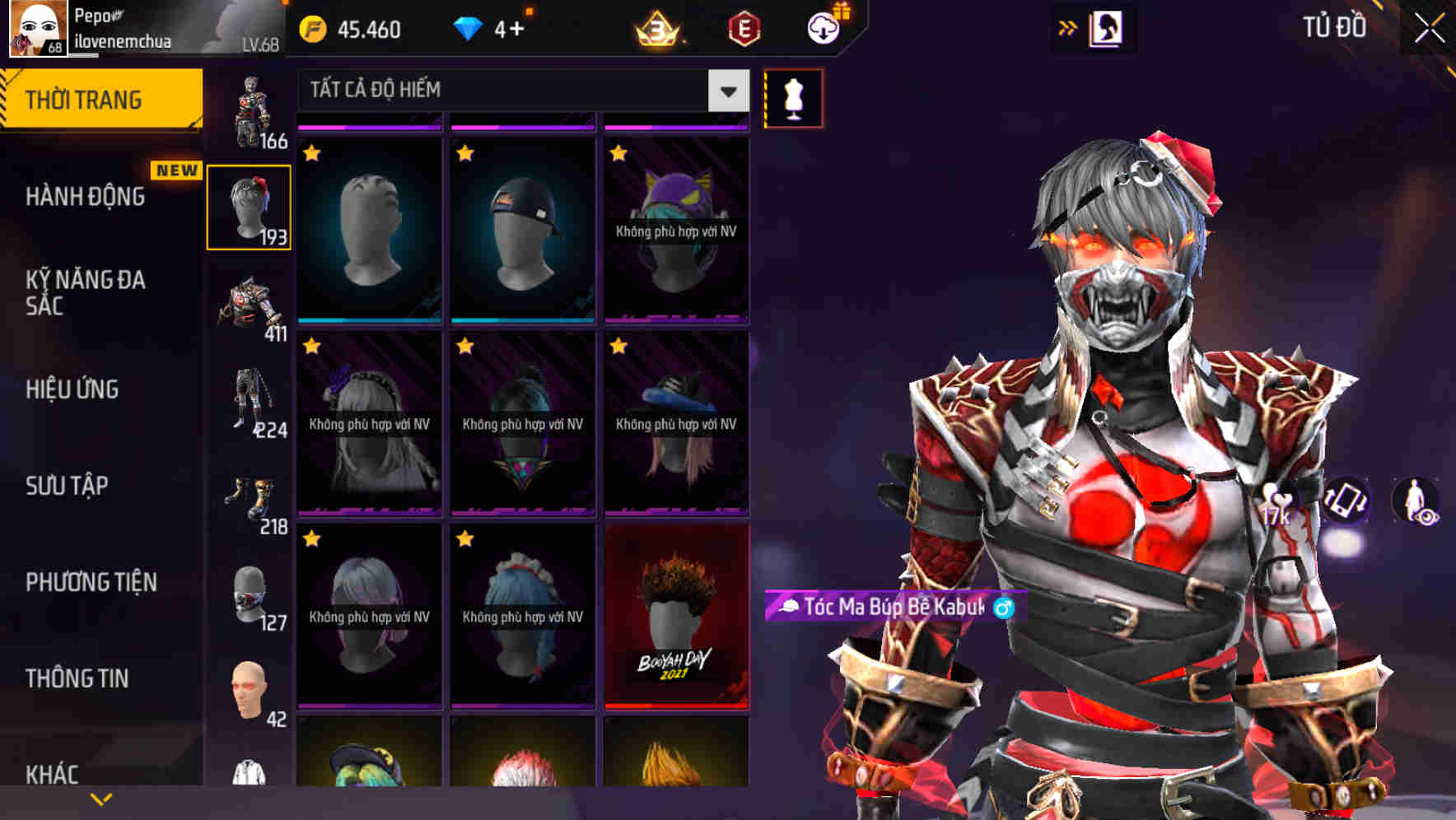
Task: Toggle the favorite star on the purple cat-ear hood
Action: click(x=616, y=152)
